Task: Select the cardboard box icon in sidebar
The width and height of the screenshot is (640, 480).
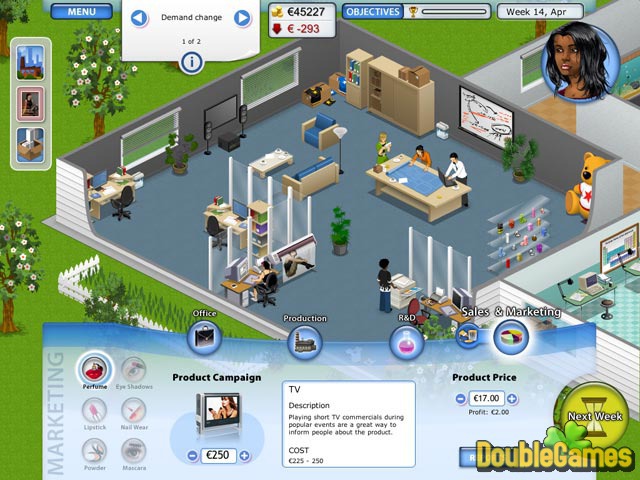Action: click(x=30, y=144)
